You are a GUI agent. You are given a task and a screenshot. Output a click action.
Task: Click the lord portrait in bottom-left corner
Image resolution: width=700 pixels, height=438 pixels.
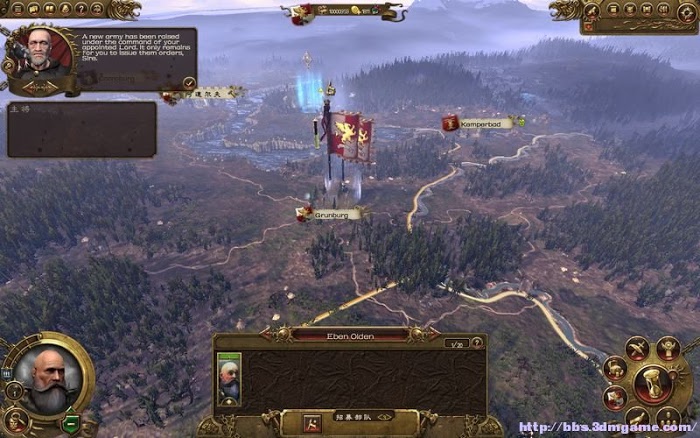47,380
